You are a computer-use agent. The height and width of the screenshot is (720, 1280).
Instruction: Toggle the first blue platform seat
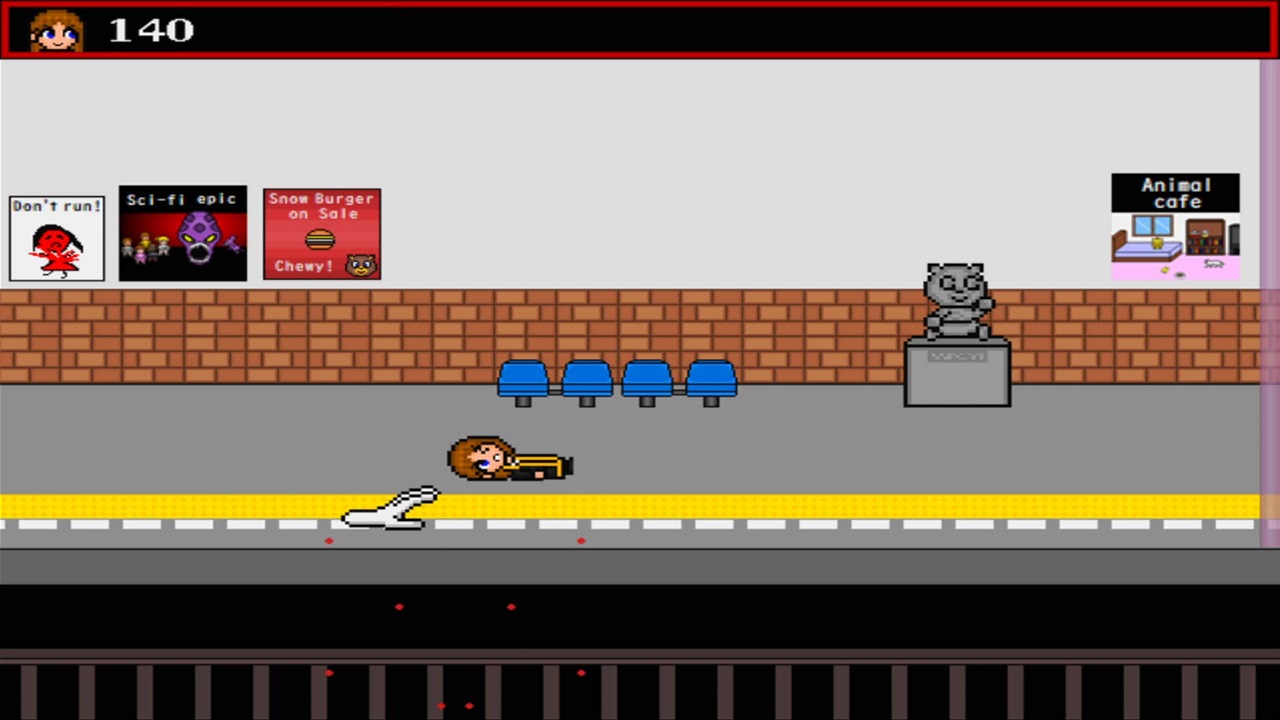[x=522, y=378]
